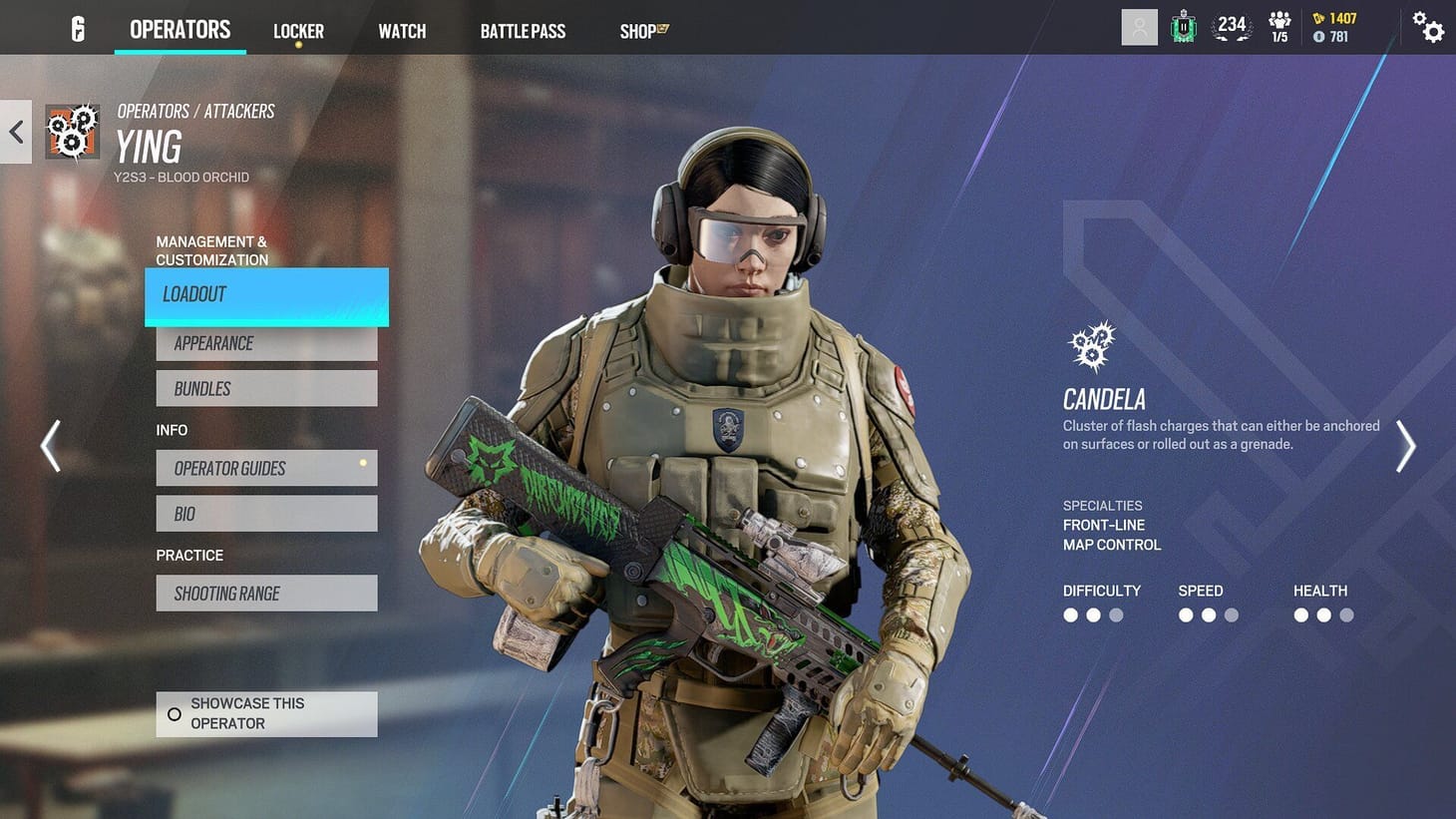Viewport: 1456px width, 819px height.
Task: Click the next operator arrow
Action: (x=1406, y=446)
